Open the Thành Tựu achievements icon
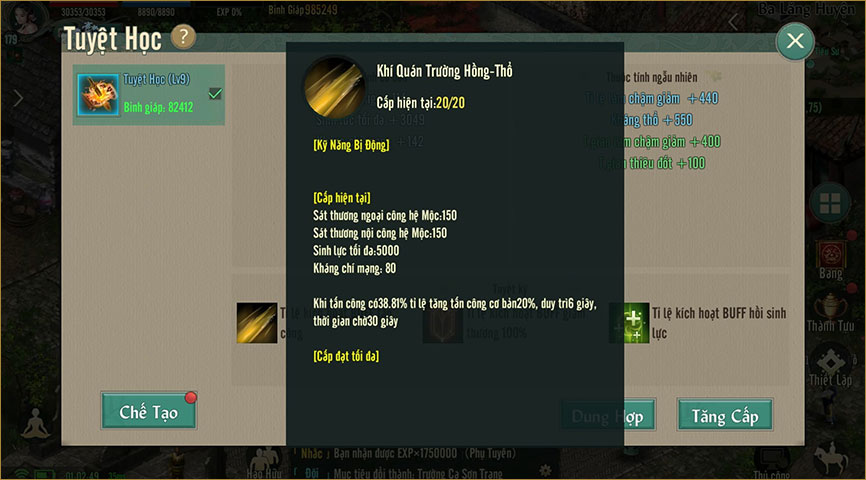 (x=829, y=307)
